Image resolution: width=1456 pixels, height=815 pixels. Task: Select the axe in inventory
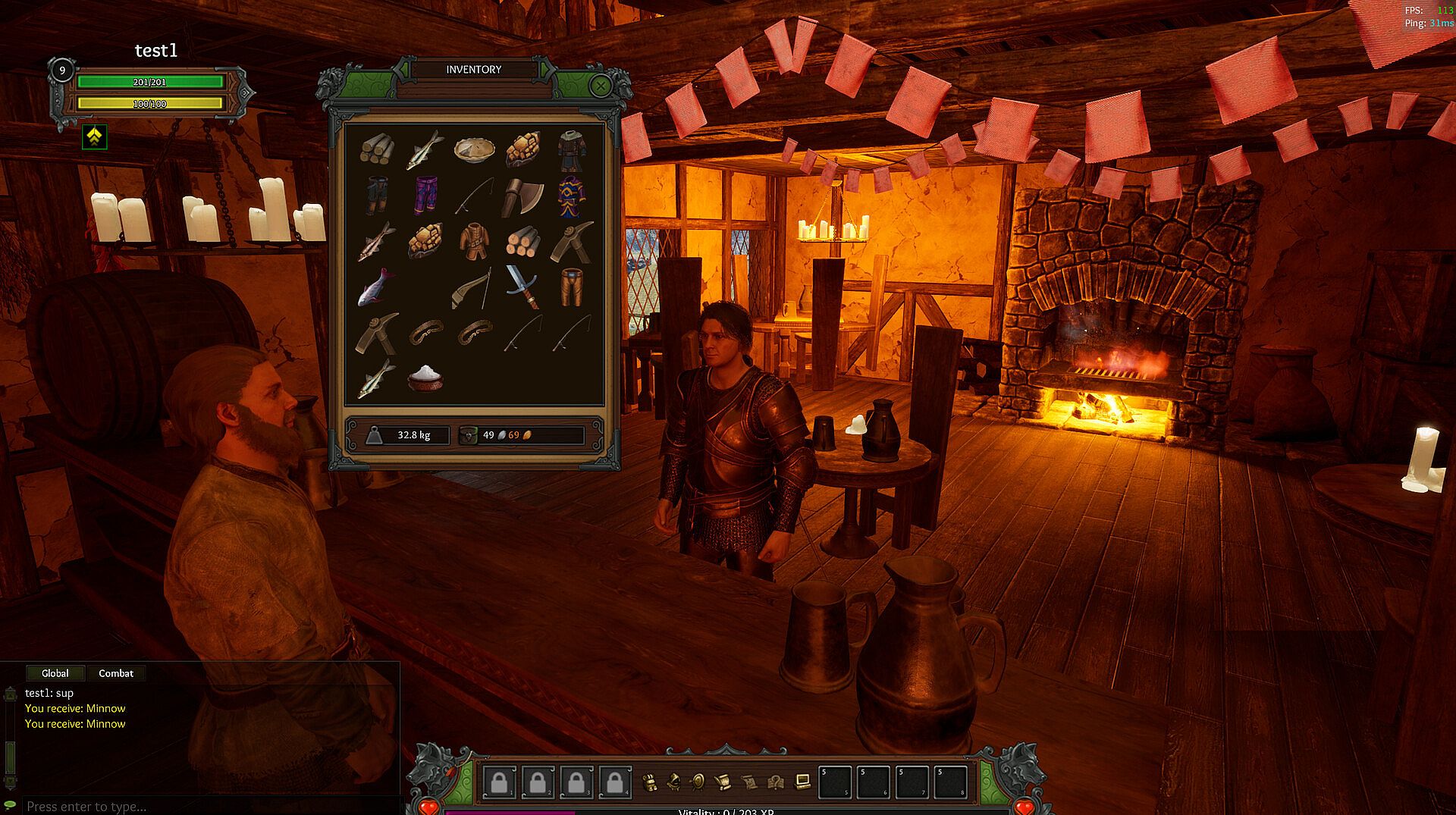523,196
